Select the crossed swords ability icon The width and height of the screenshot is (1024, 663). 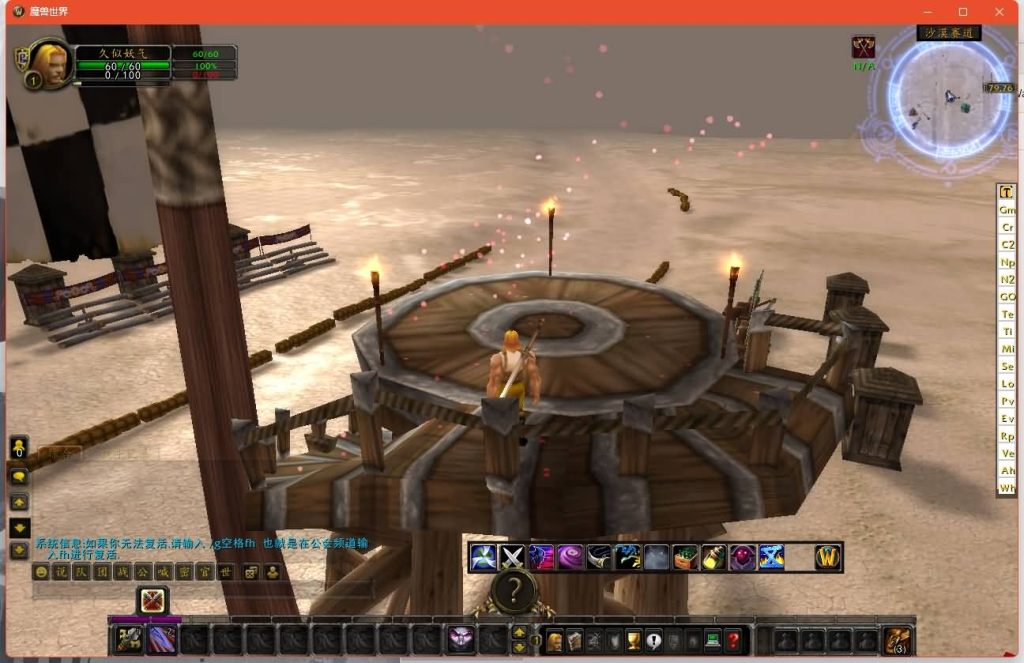[513, 557]
